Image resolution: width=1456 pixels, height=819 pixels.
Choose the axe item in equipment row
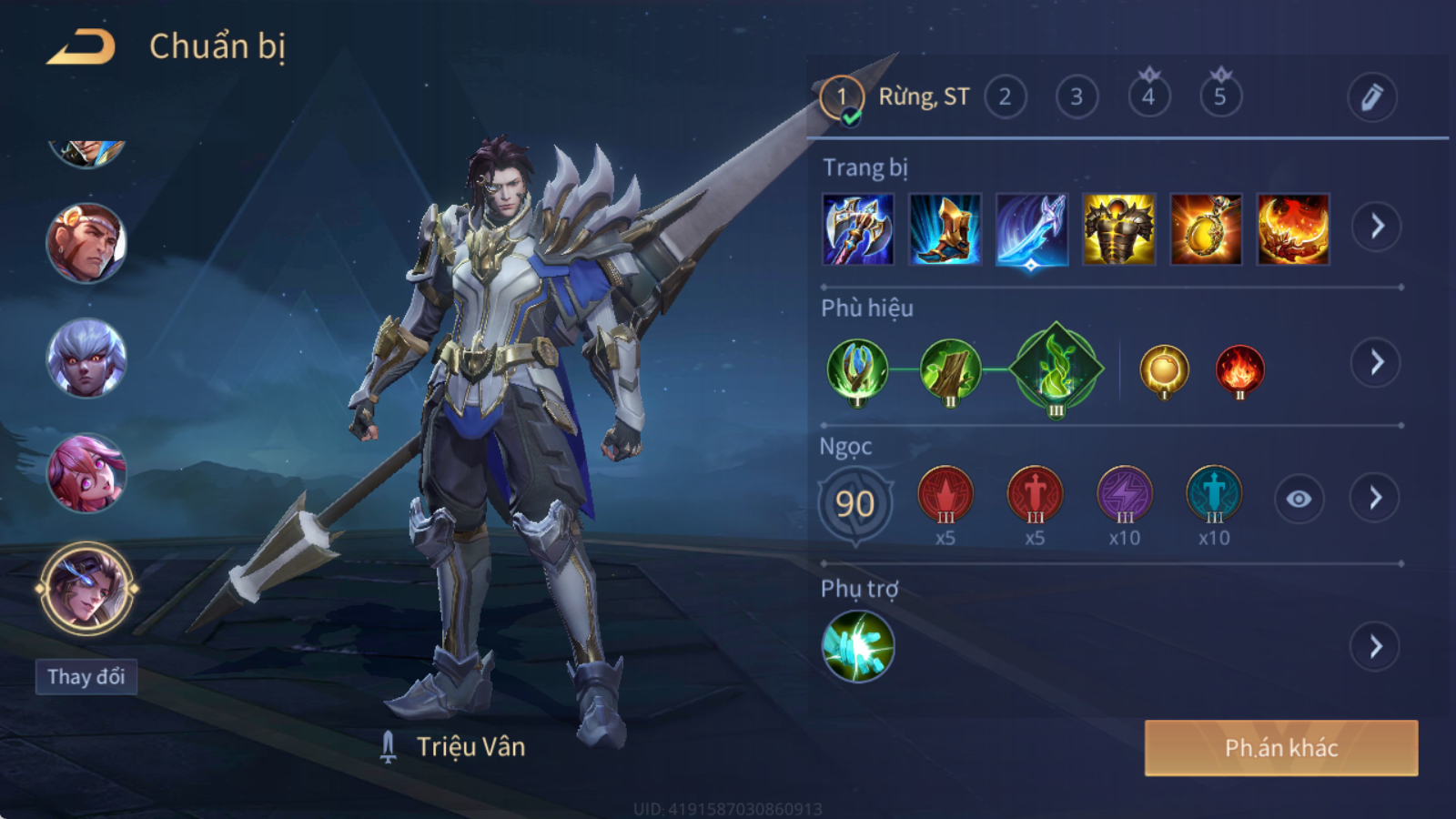[x=857, y=229]
